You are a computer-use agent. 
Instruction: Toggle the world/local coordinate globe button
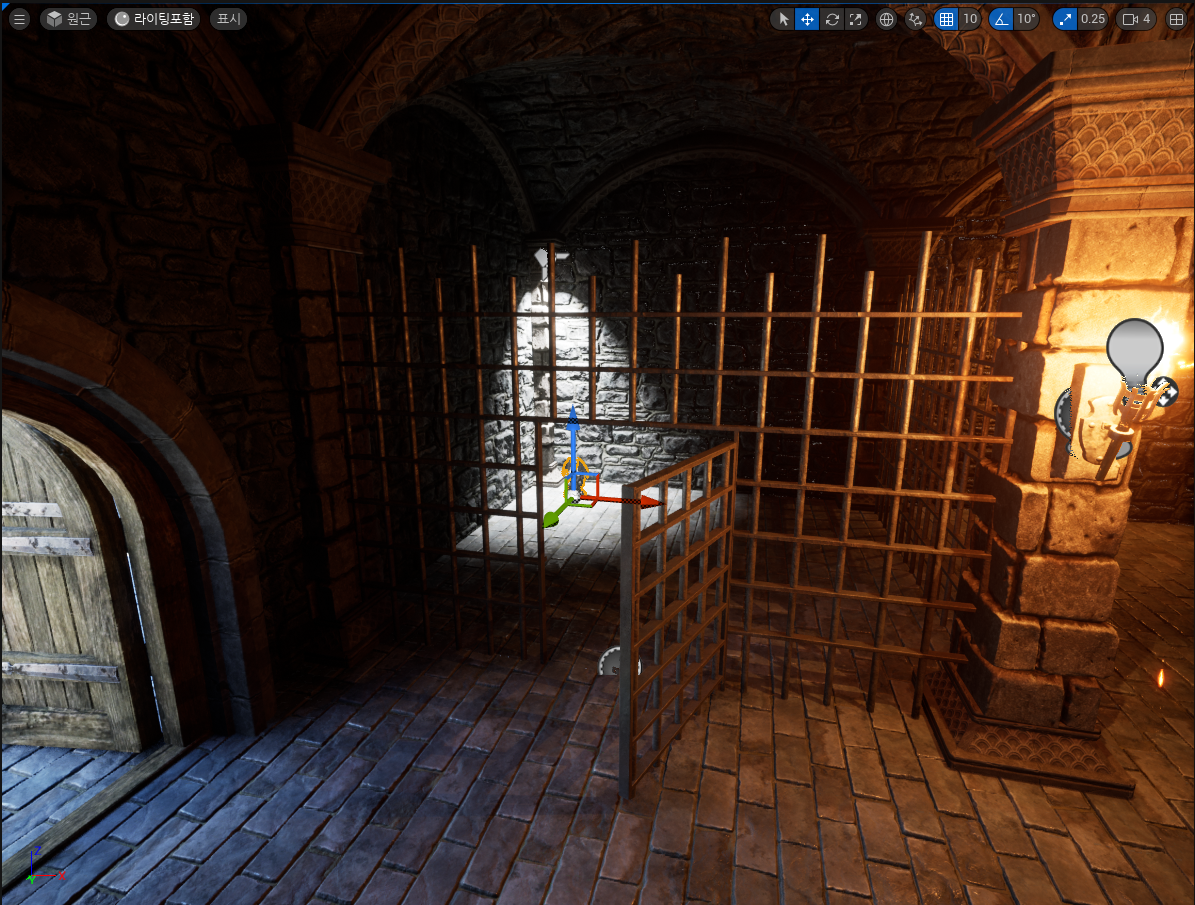(x=886, y=19)
